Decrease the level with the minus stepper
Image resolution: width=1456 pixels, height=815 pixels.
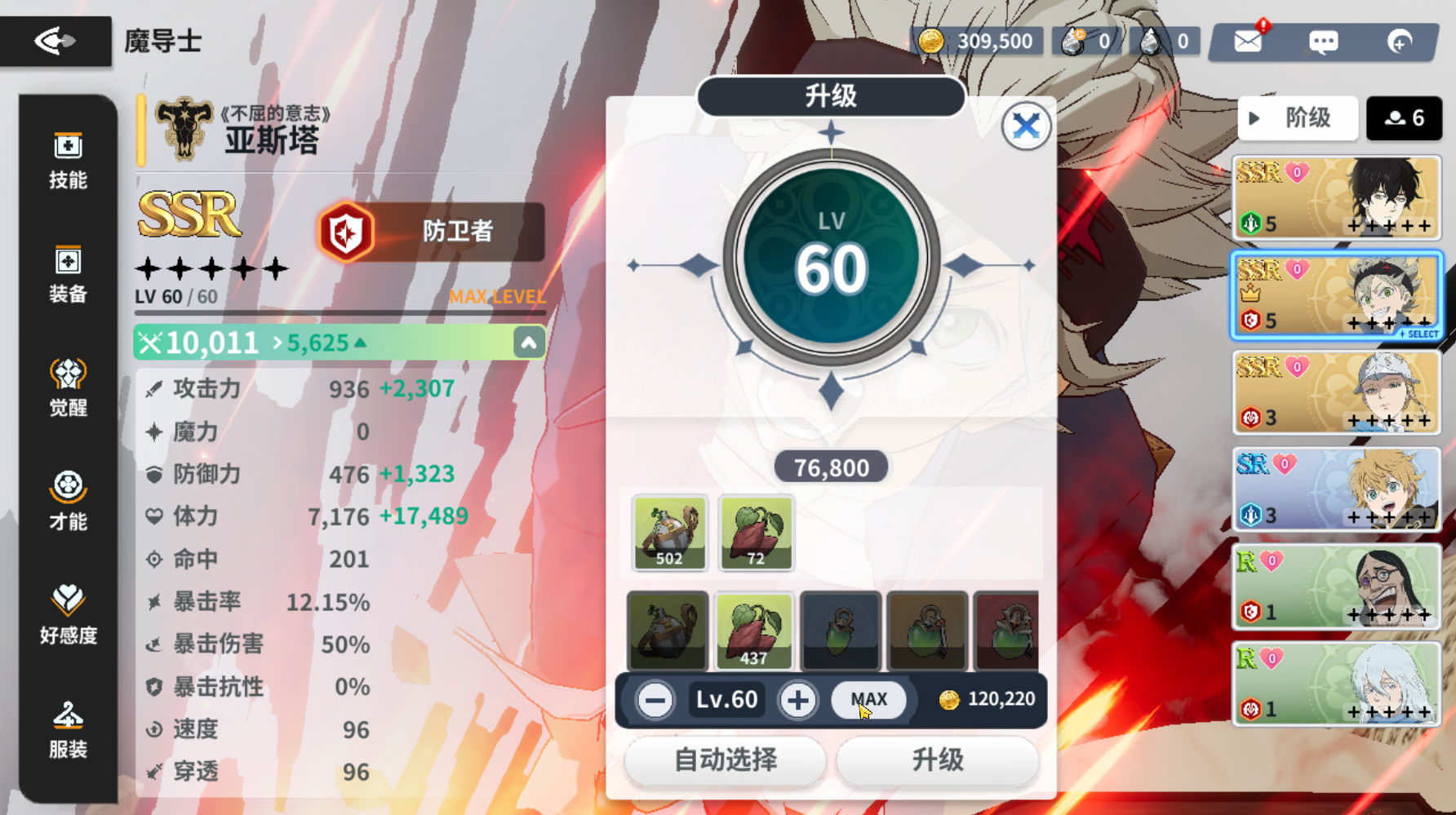click(x=654, y=699)
